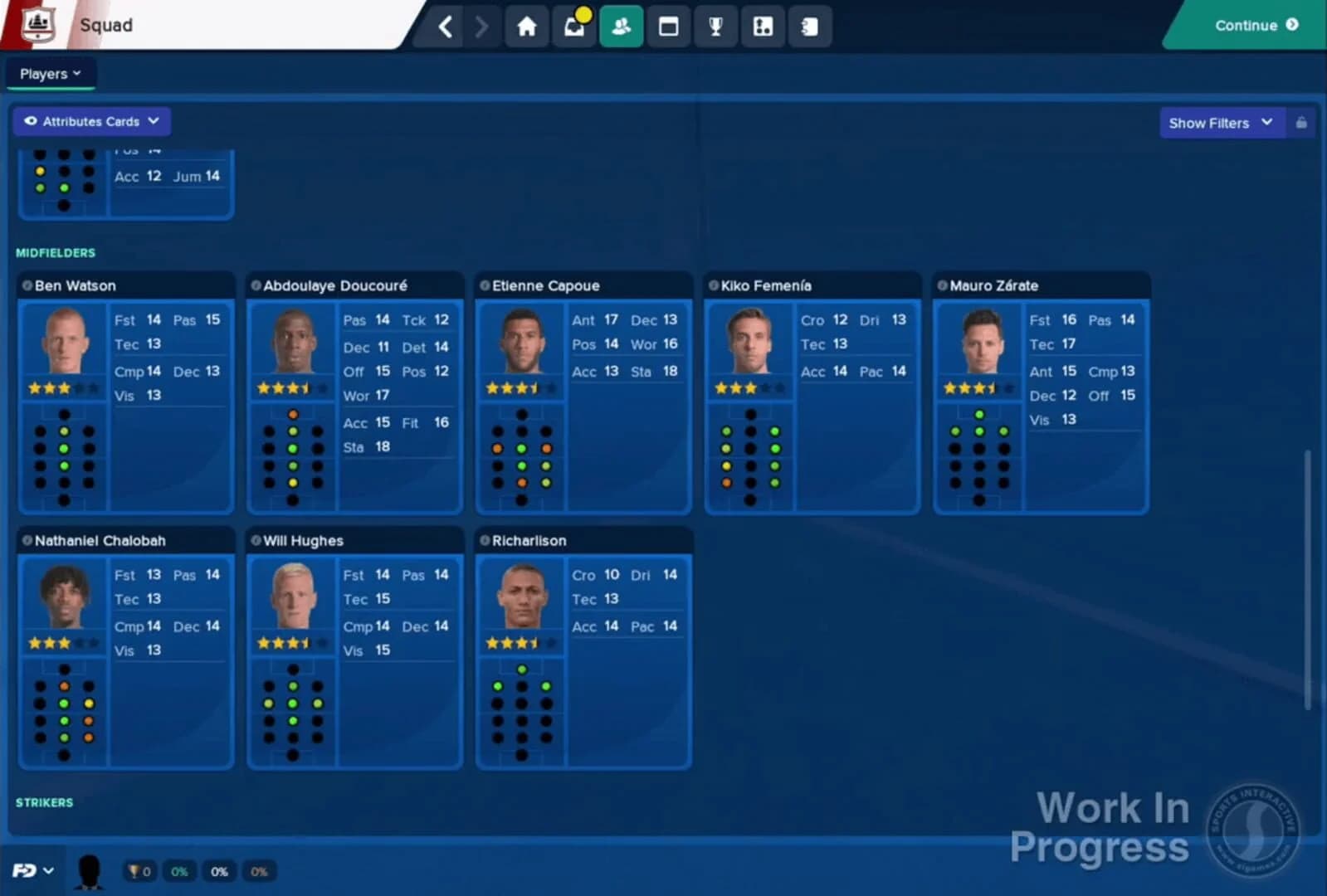Click the info icon beside Richarlison's name

tap(484, 540)
